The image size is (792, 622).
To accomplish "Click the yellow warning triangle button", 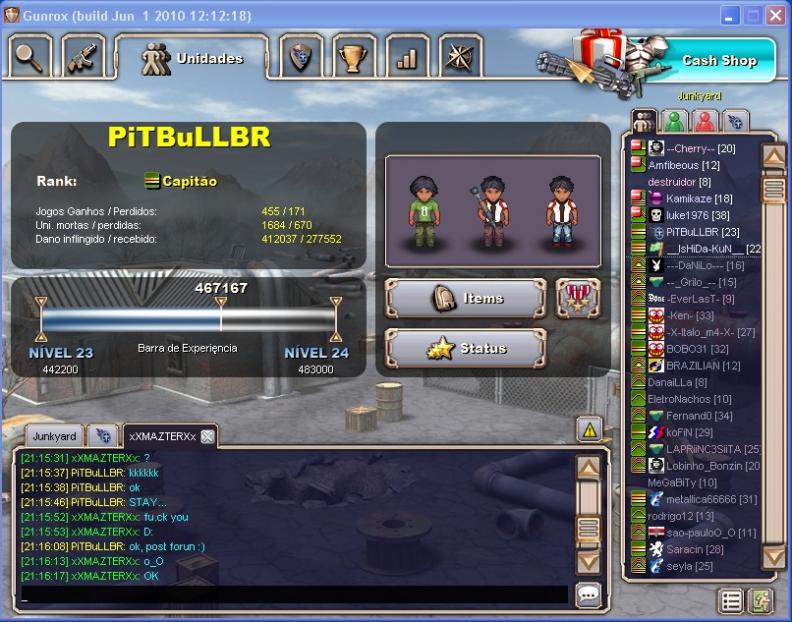I will [x=589, y=430].
